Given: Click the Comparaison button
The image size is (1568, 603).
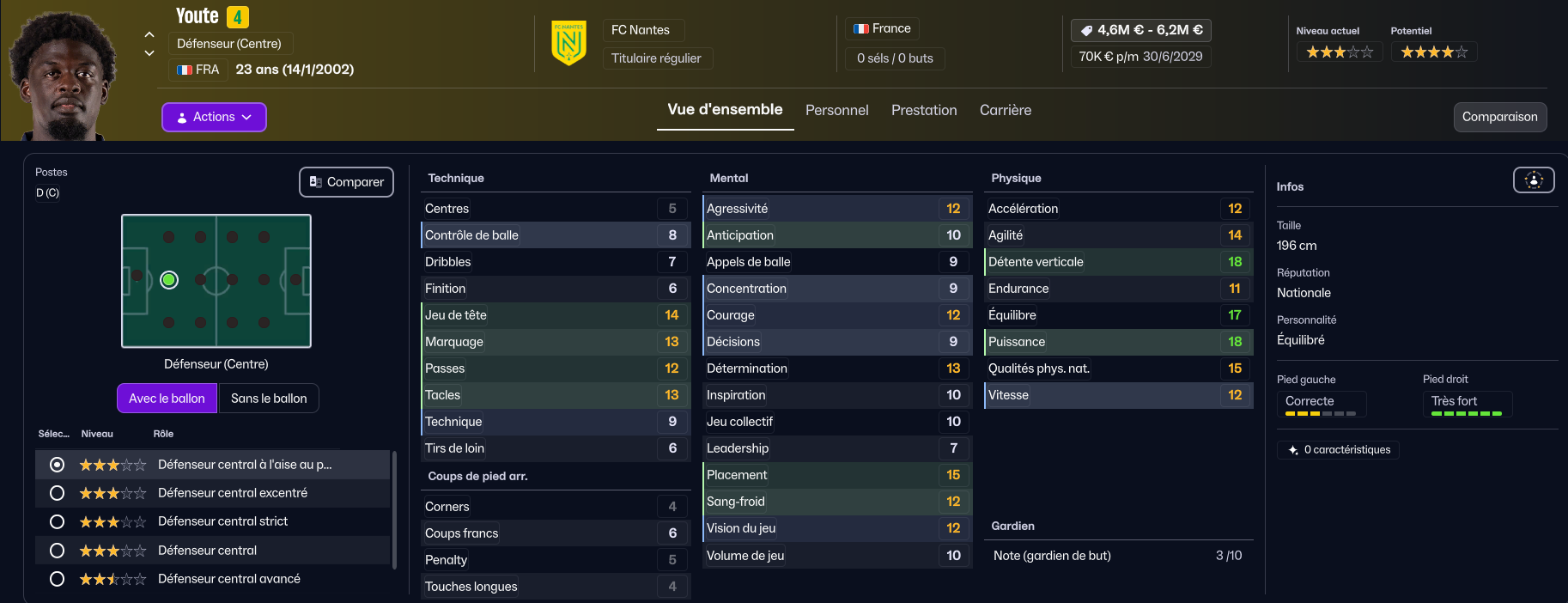Looking at the screenshot, I should pyautogui.click(x=1499, y=117).
